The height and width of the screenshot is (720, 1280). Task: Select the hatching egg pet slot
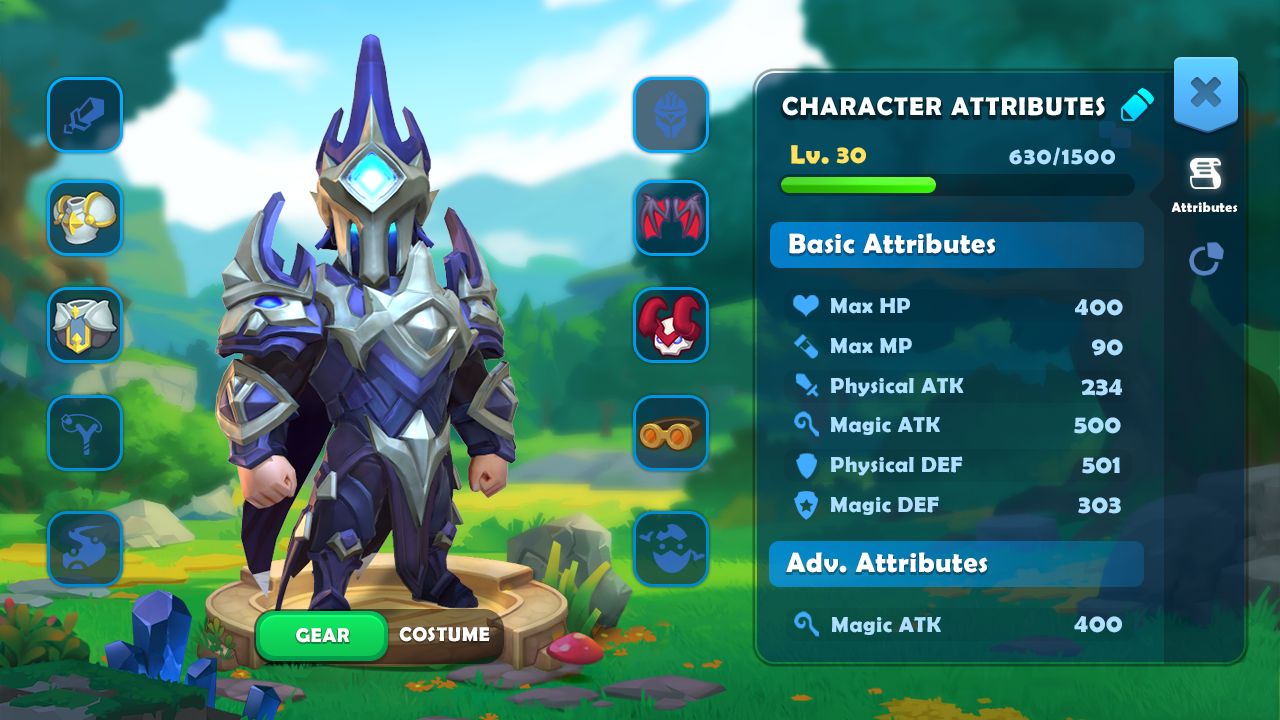click(x=671, y=549)
